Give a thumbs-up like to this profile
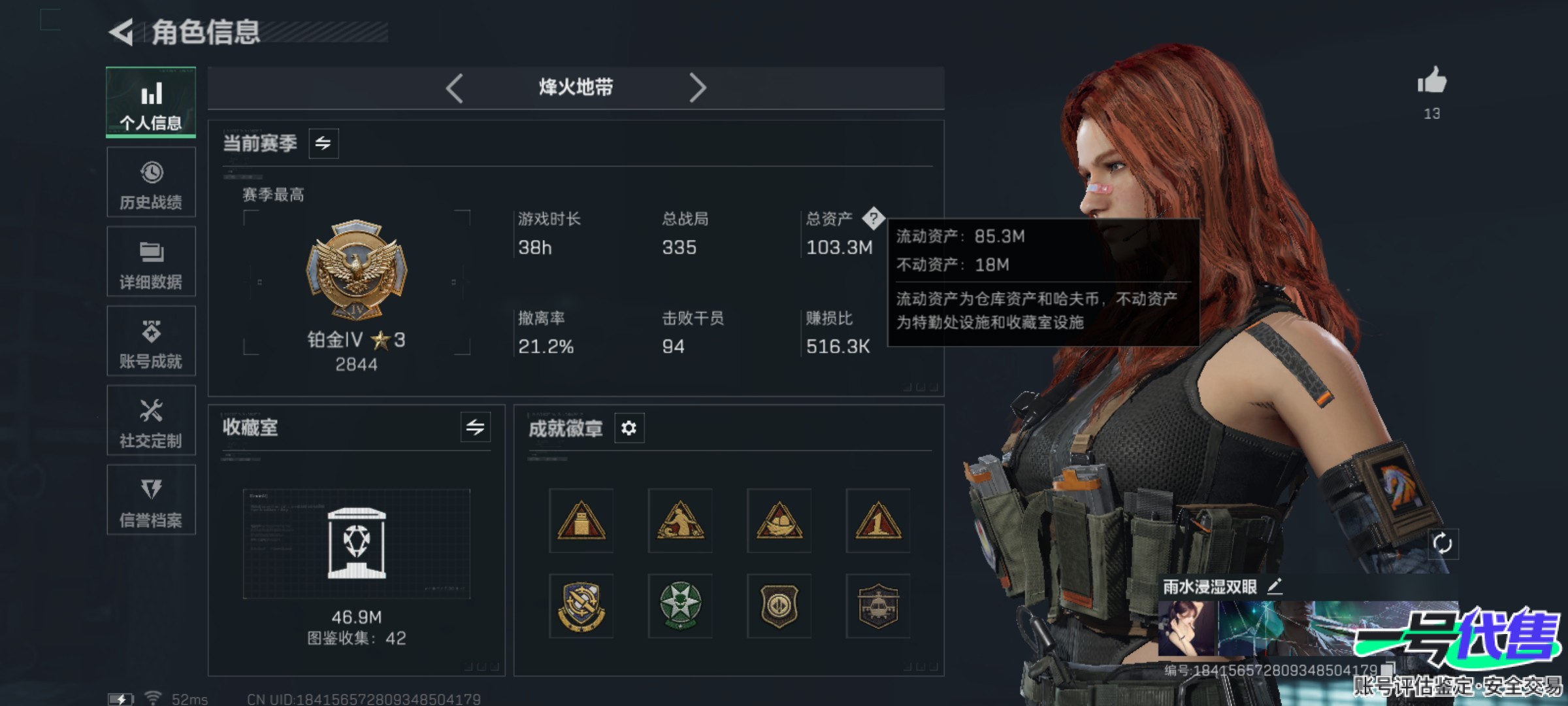This screenshot has width=1568, height=706. coord(1431,82)
